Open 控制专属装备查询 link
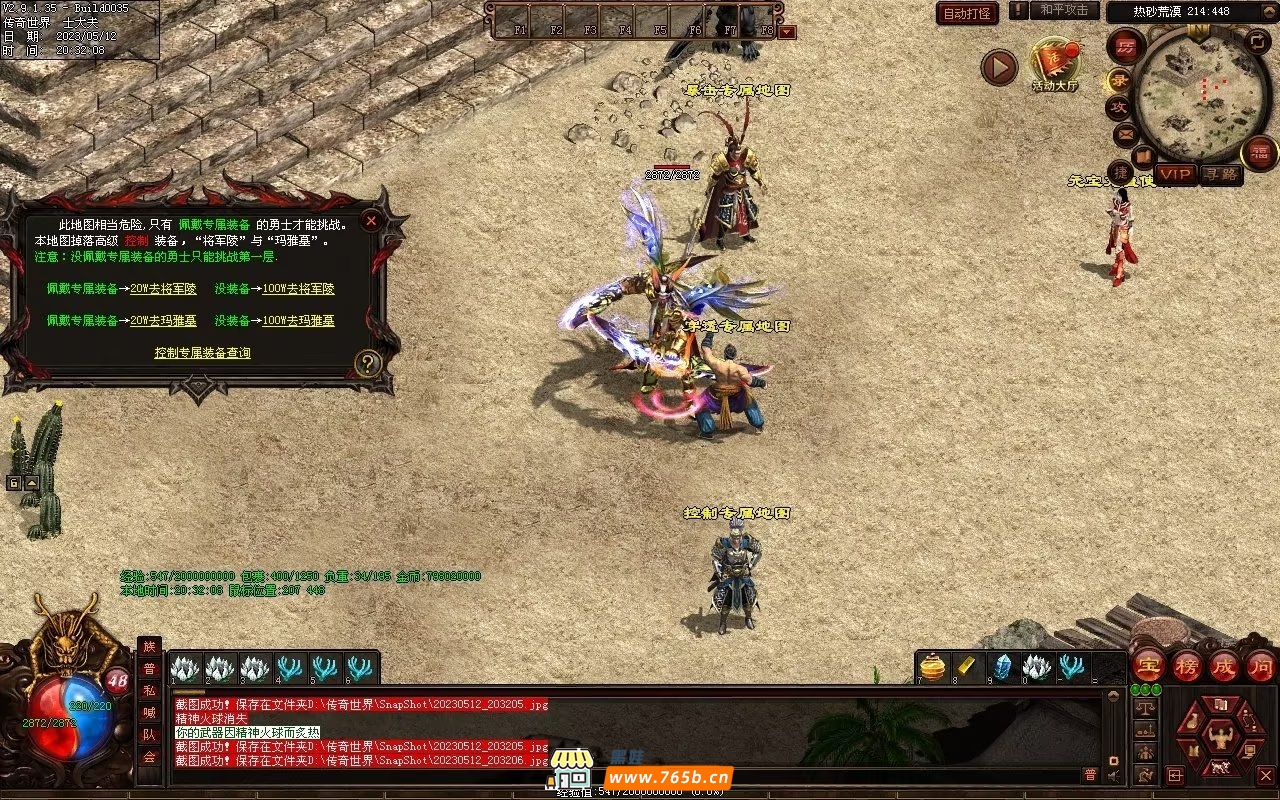The height and width of the screenshot is (800, 1280). [x=202, y=353]
